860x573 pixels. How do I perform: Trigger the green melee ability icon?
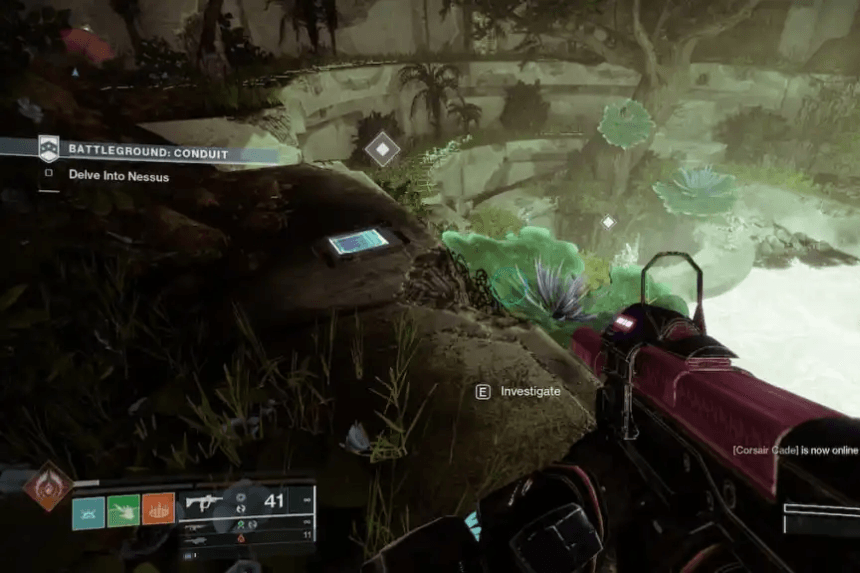point(123,512)
